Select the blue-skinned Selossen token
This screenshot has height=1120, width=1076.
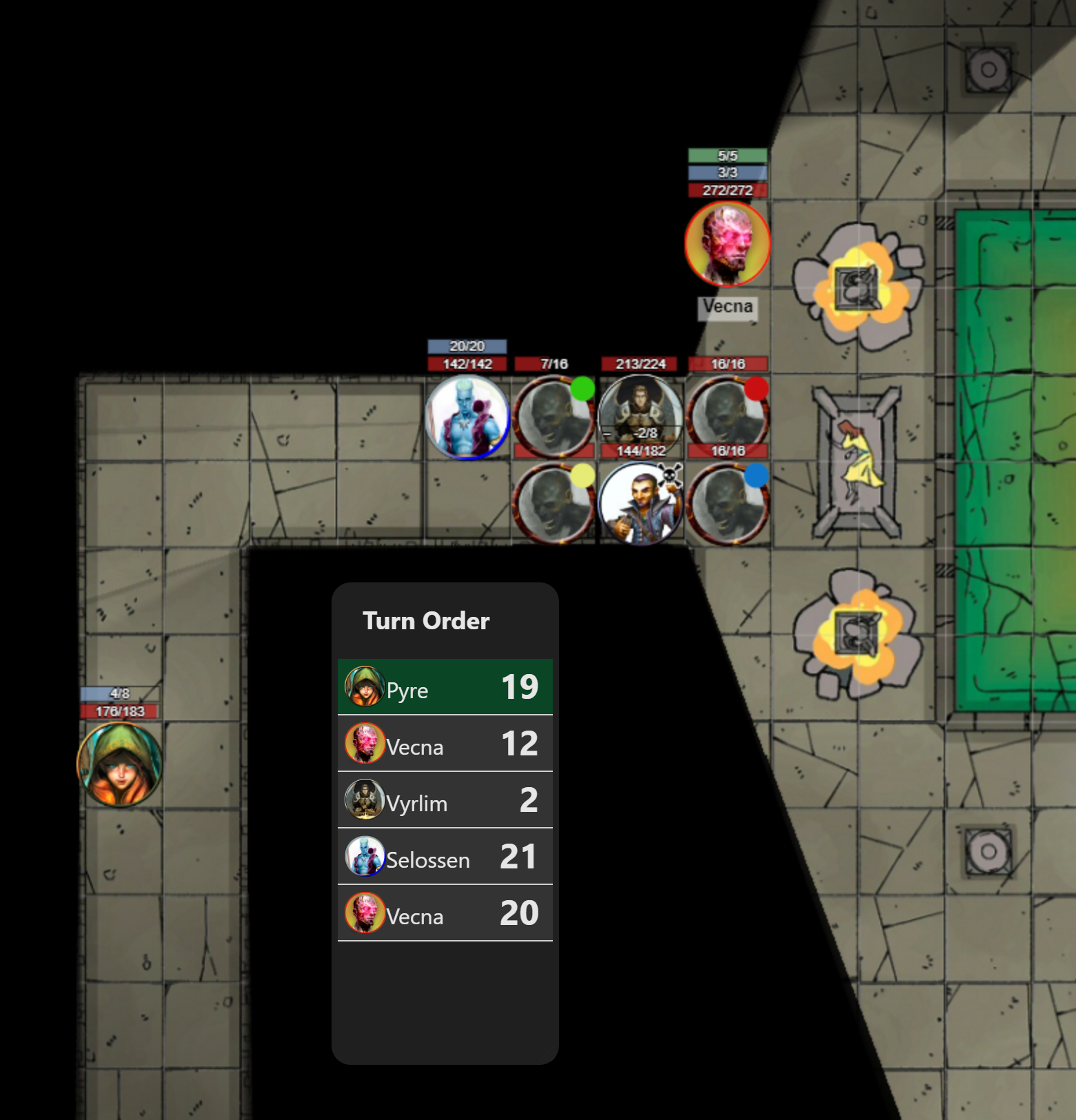(467, 417)
